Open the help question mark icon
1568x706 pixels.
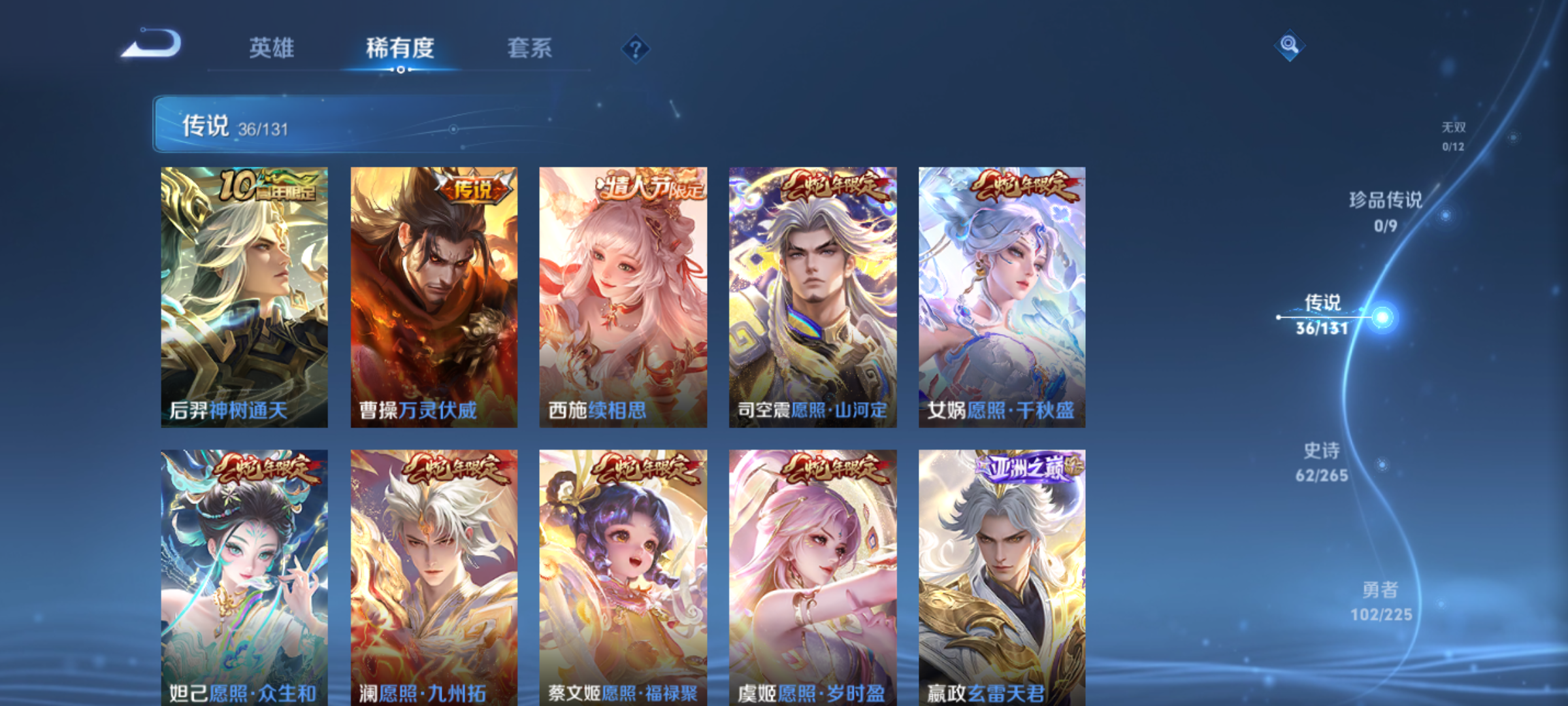pos(637,49)
